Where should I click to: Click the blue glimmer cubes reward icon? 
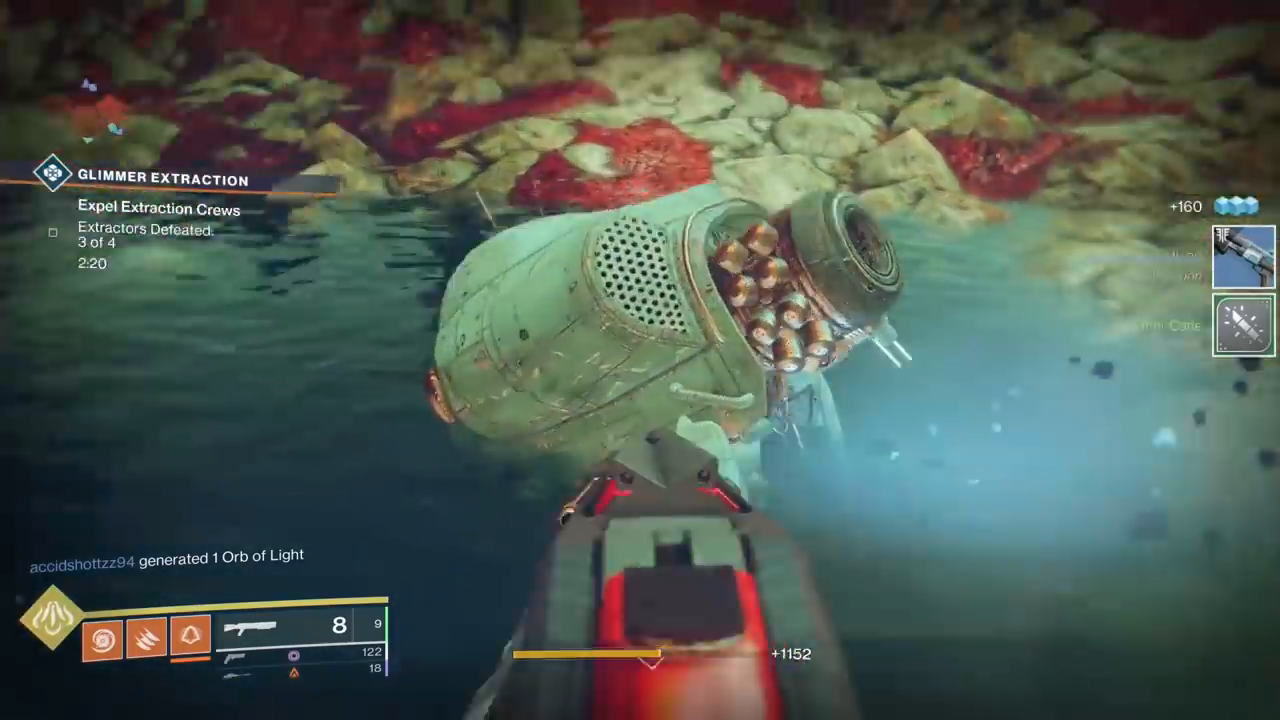pyautogui.click(x=1235, y=206)
